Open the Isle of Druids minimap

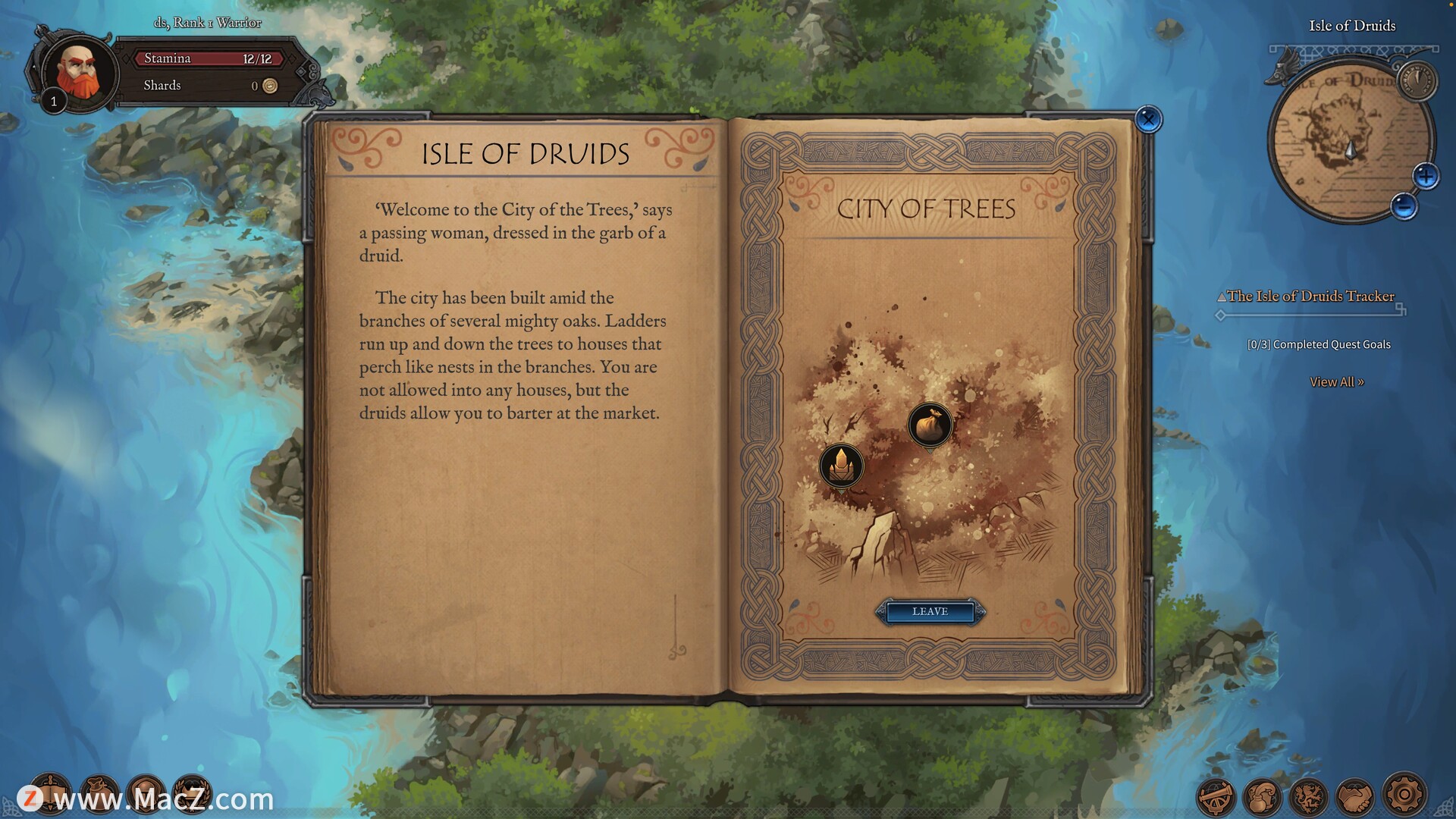tap(1341, 144)
